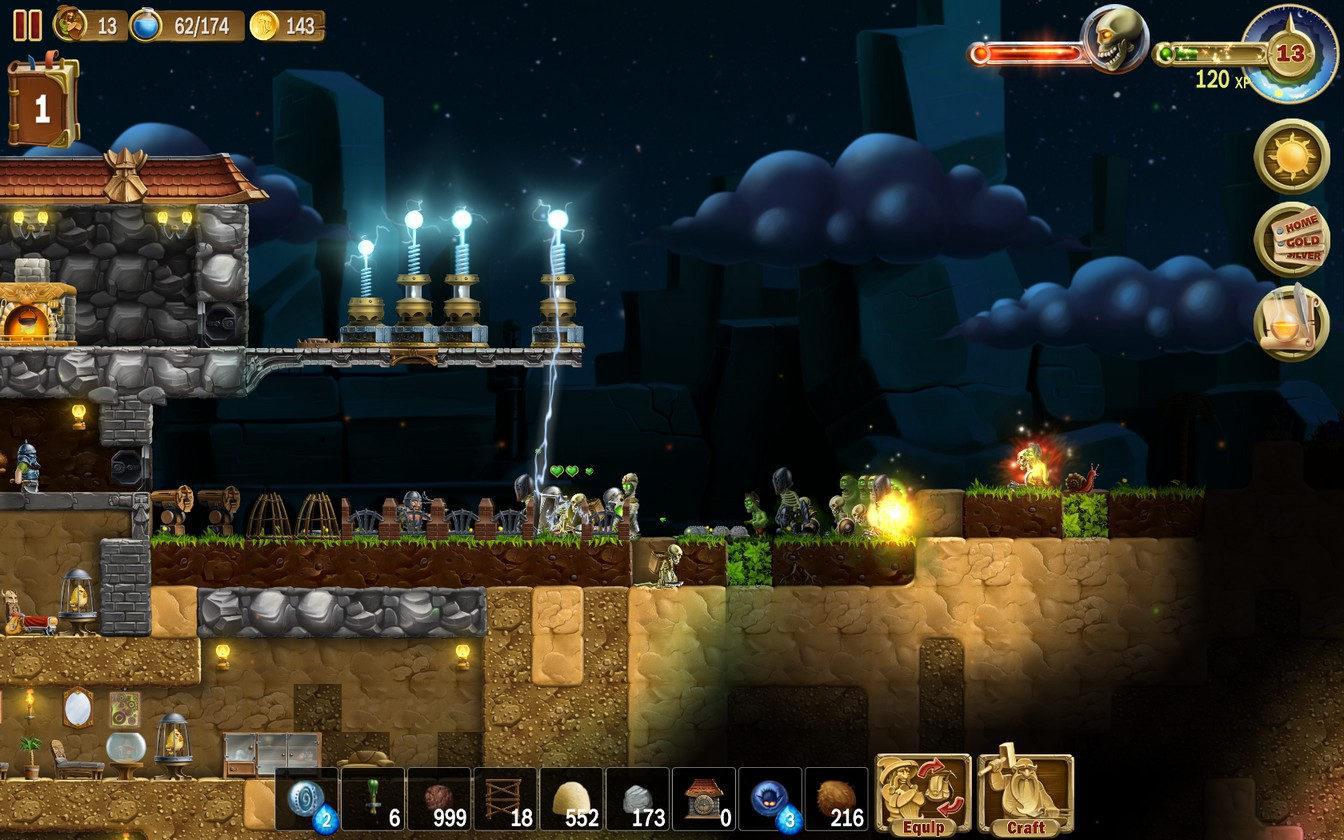Open the Craft menu
This screenshot has height=840, width=1344.
pos(1025,795)
